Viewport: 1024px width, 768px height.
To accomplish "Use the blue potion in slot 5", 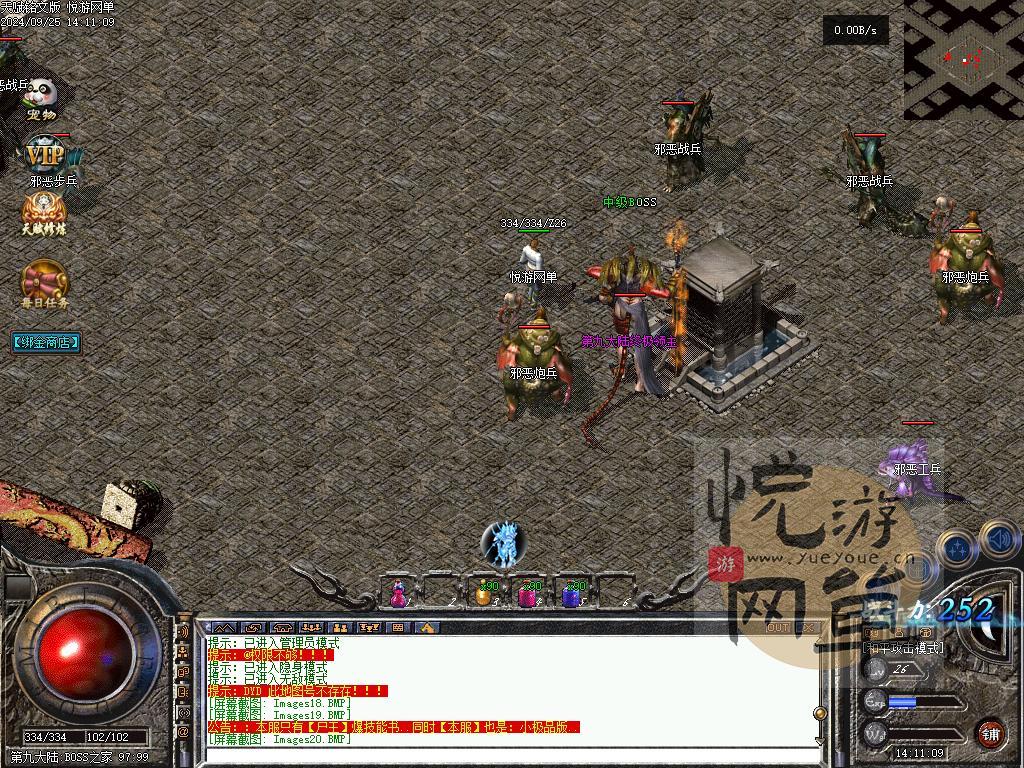I will (571, 594).
